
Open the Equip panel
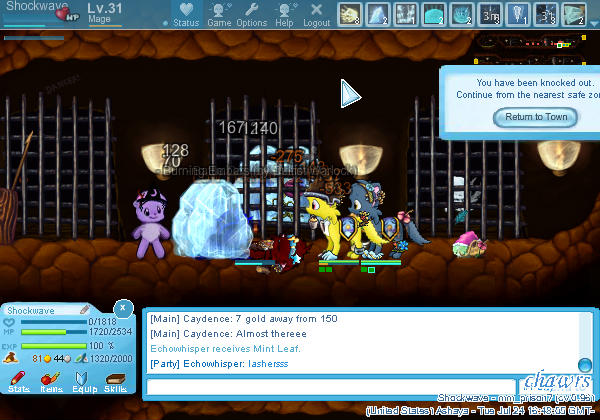(83, 380)
